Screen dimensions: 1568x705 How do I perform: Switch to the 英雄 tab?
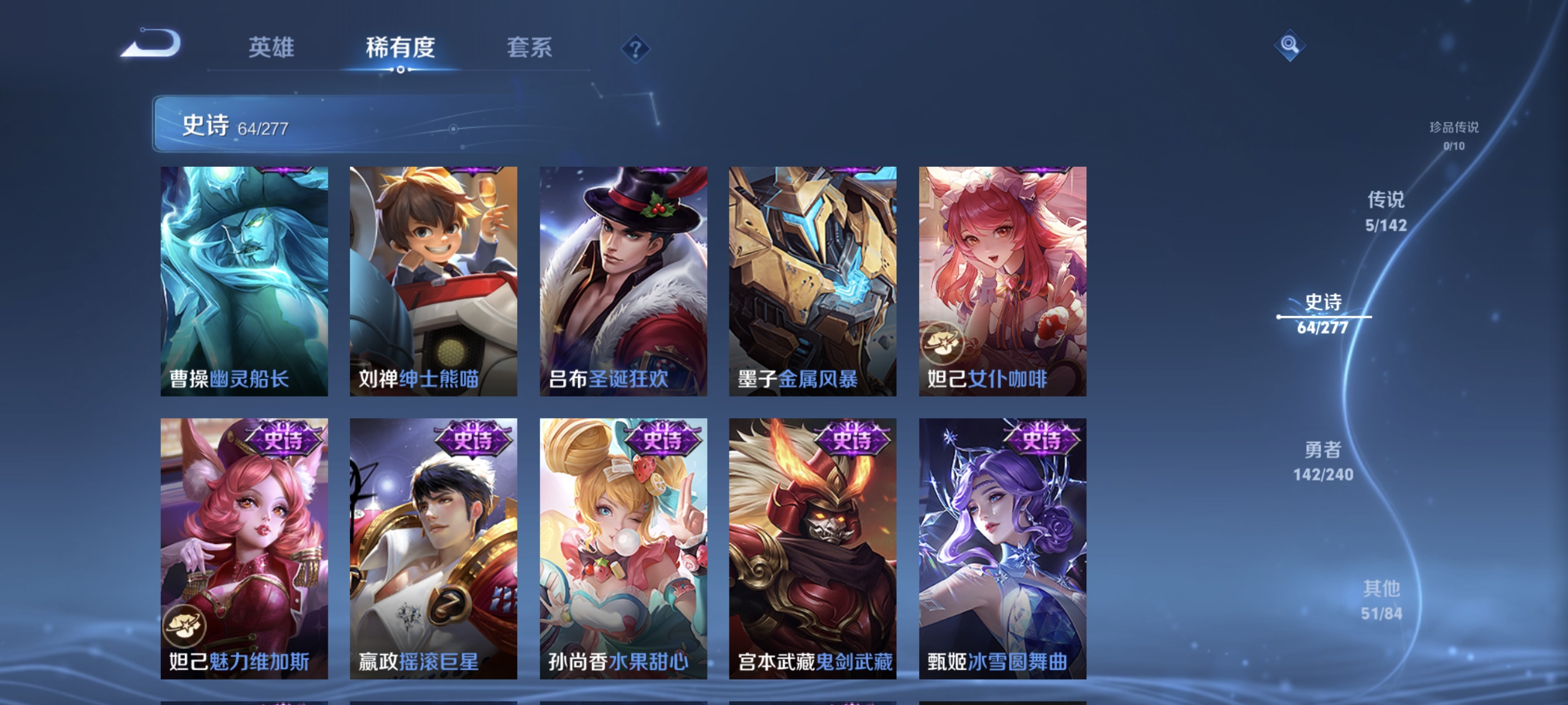click(271, 48)
